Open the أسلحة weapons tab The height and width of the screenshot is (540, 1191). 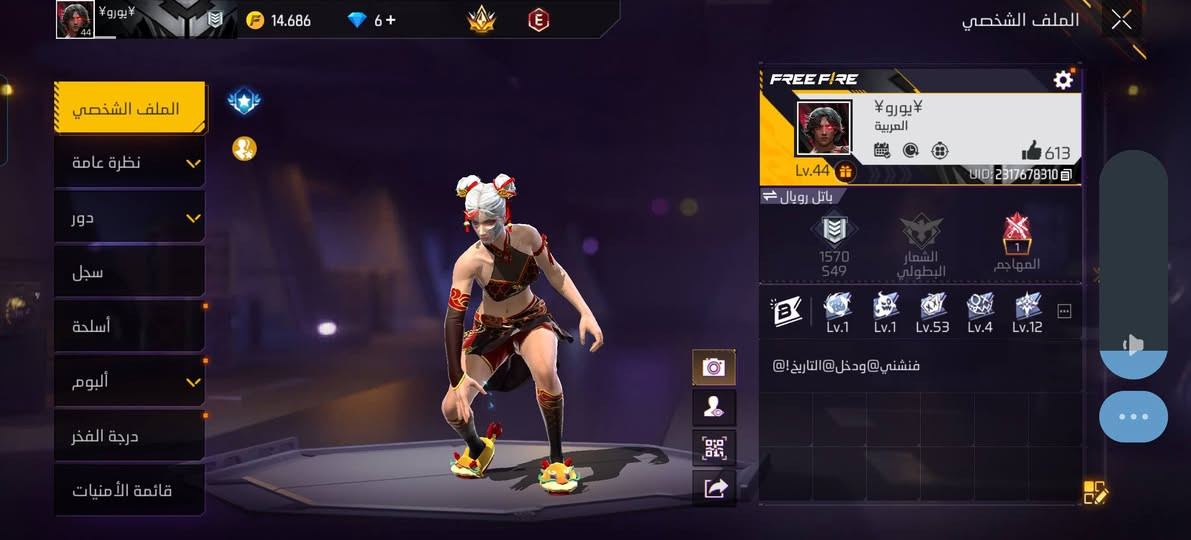(129, 327)
